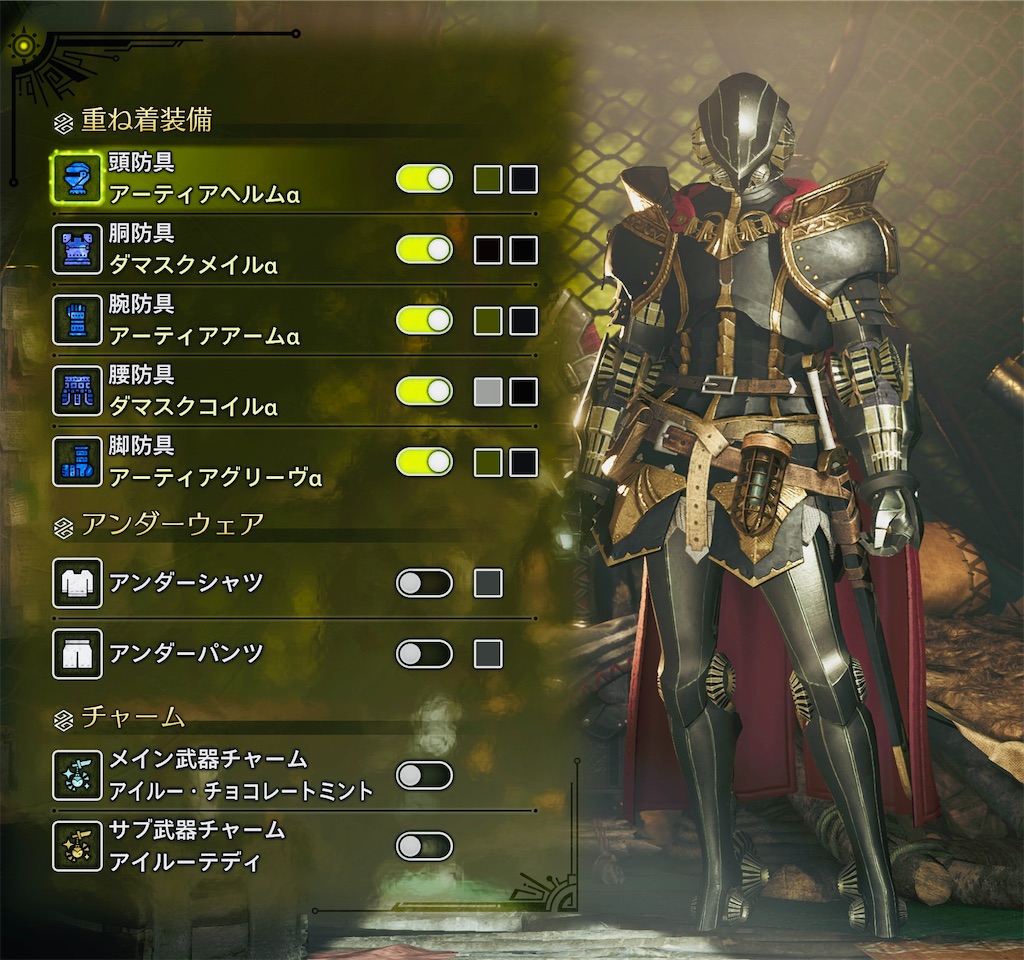
Task: Enable the メイン武器チャーム toggle
Action: click(x=424, y=775)
